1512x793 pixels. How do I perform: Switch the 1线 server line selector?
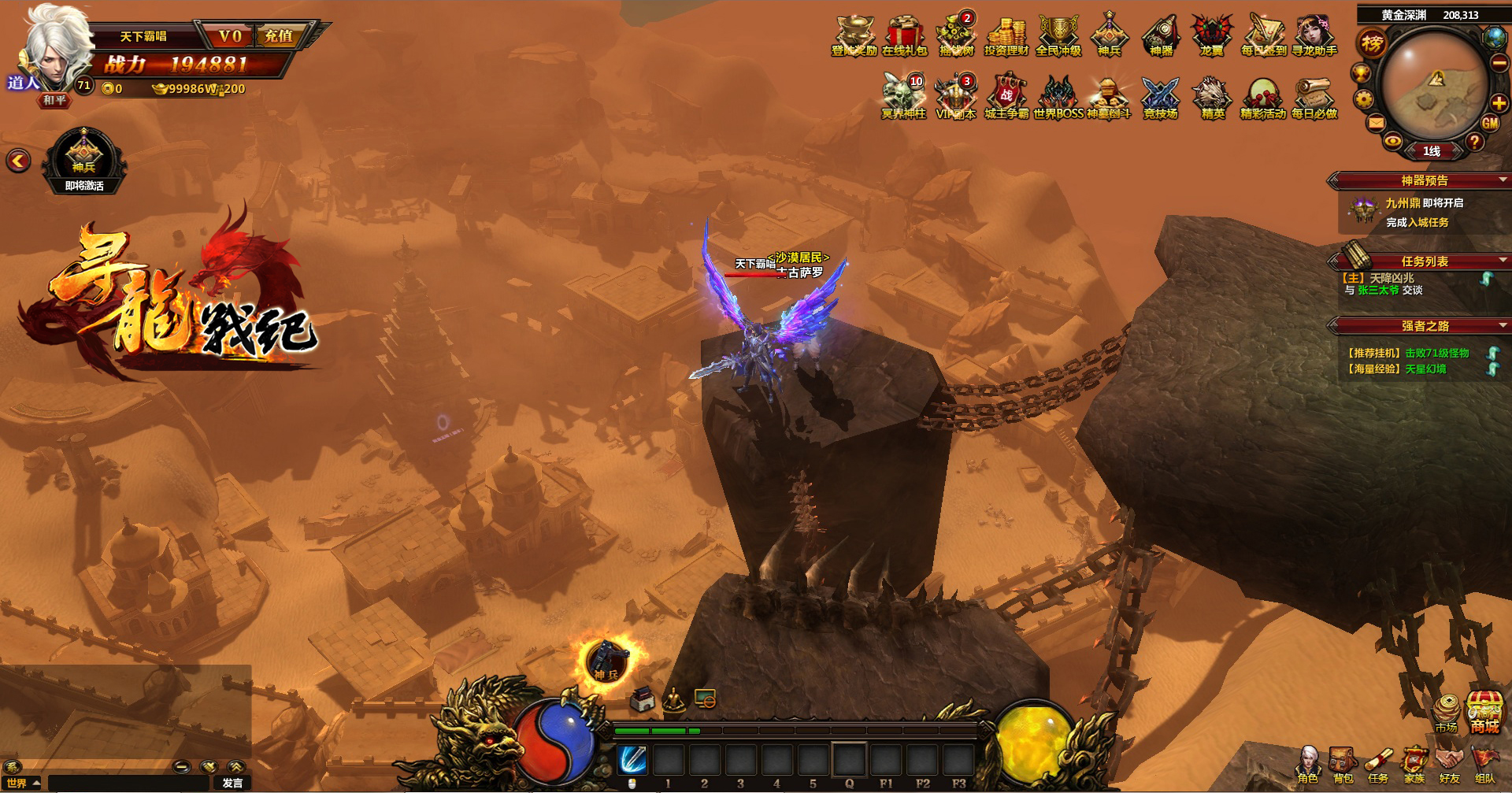(x=1432, y=151)
